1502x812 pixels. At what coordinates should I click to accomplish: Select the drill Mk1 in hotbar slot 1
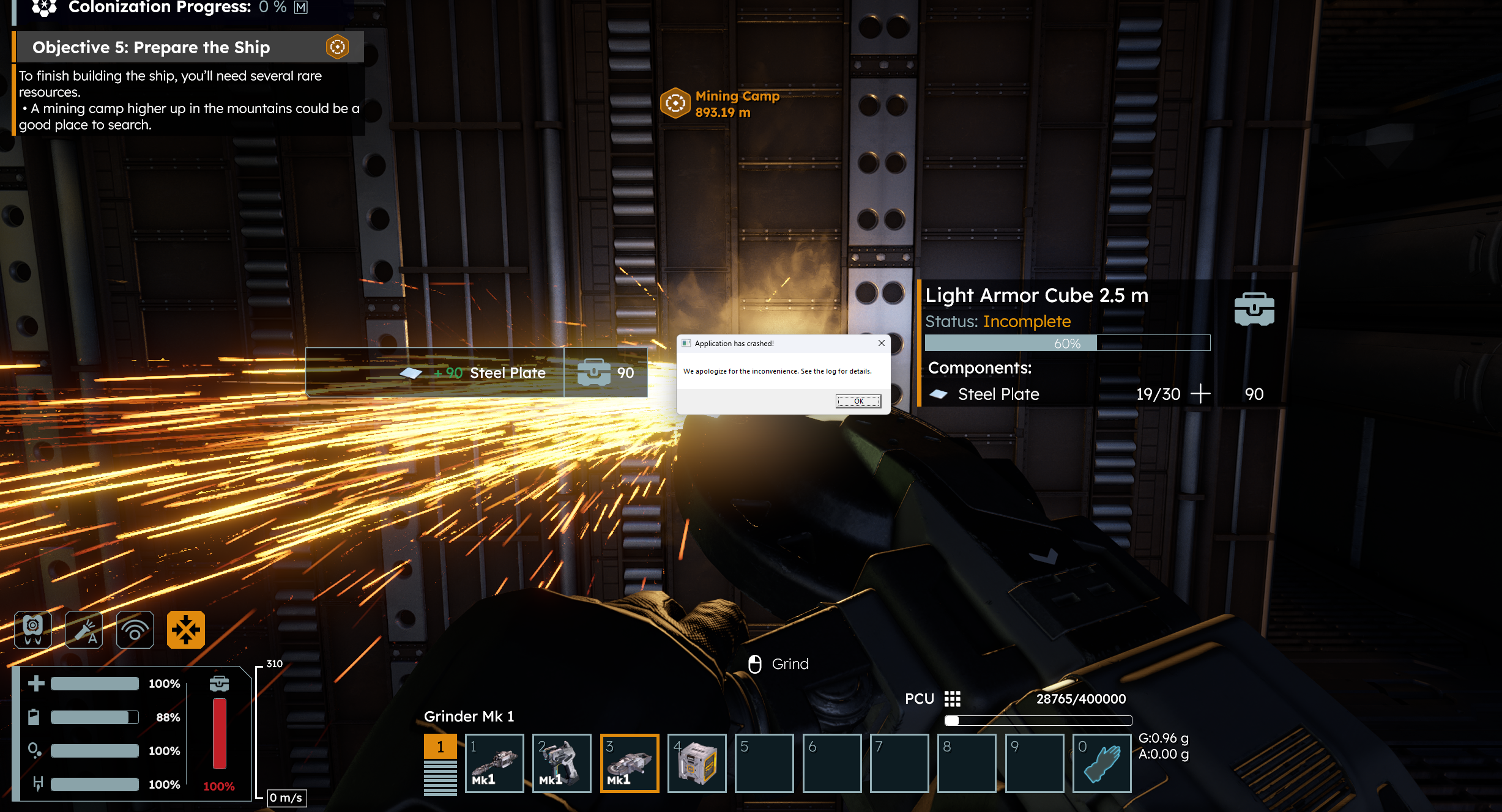494,763
